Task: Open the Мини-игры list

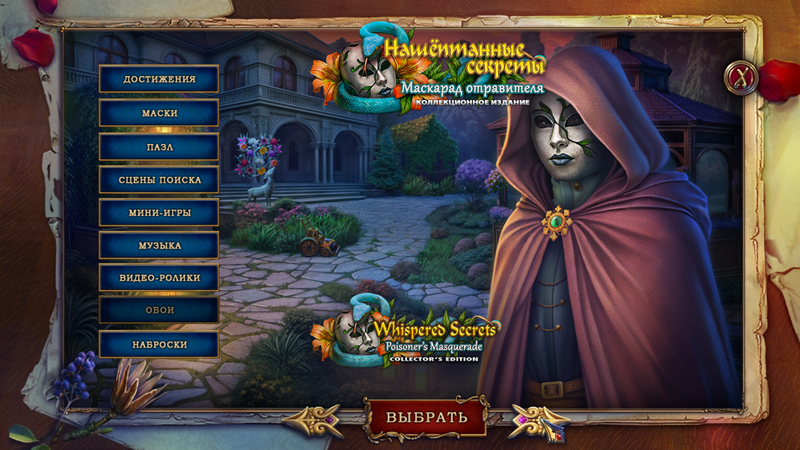Action: pyautogui.click(x=159, y=213)
